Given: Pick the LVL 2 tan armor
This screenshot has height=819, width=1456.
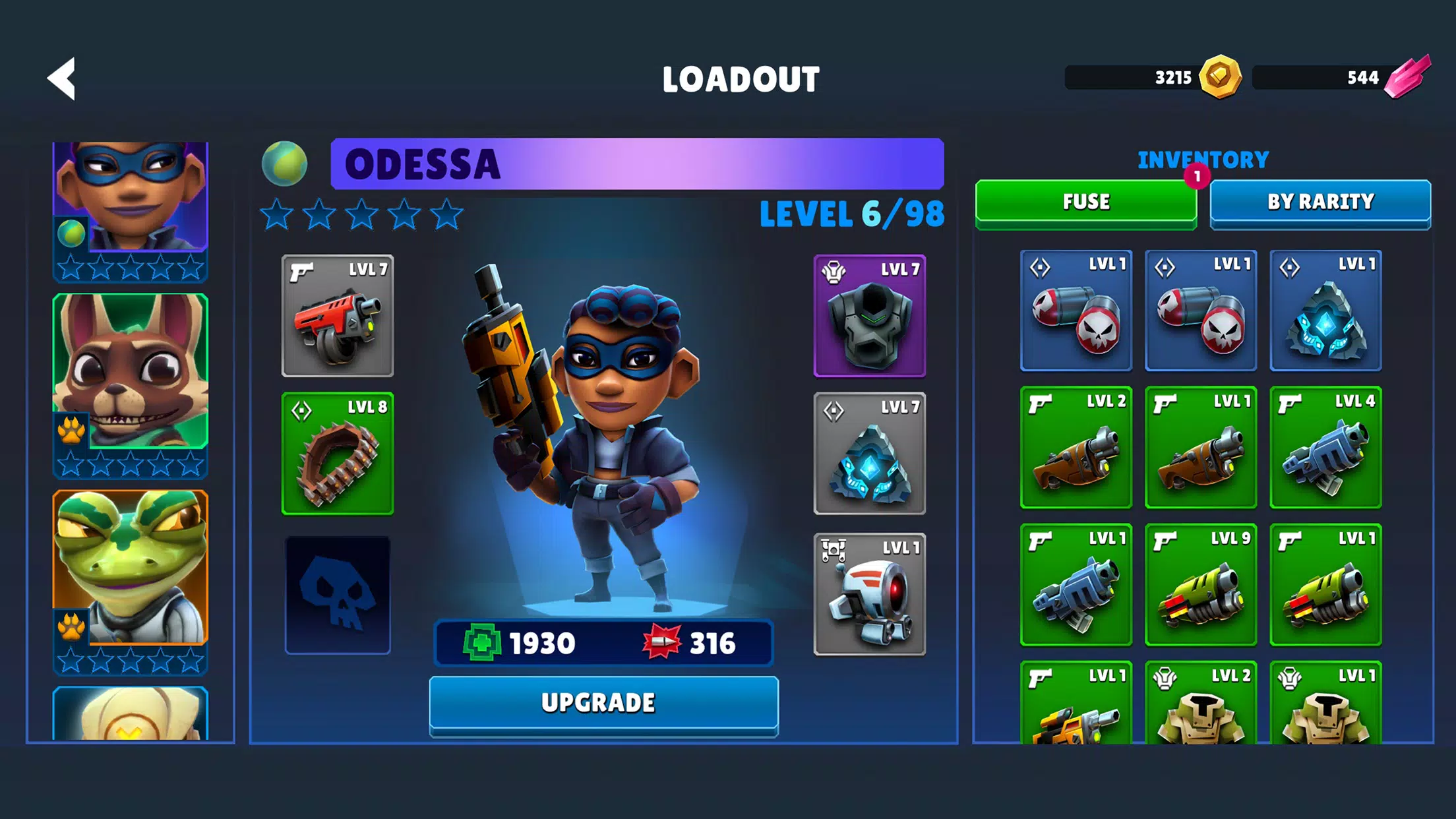Looking at the screenshot, I should tap(1201, 704).
